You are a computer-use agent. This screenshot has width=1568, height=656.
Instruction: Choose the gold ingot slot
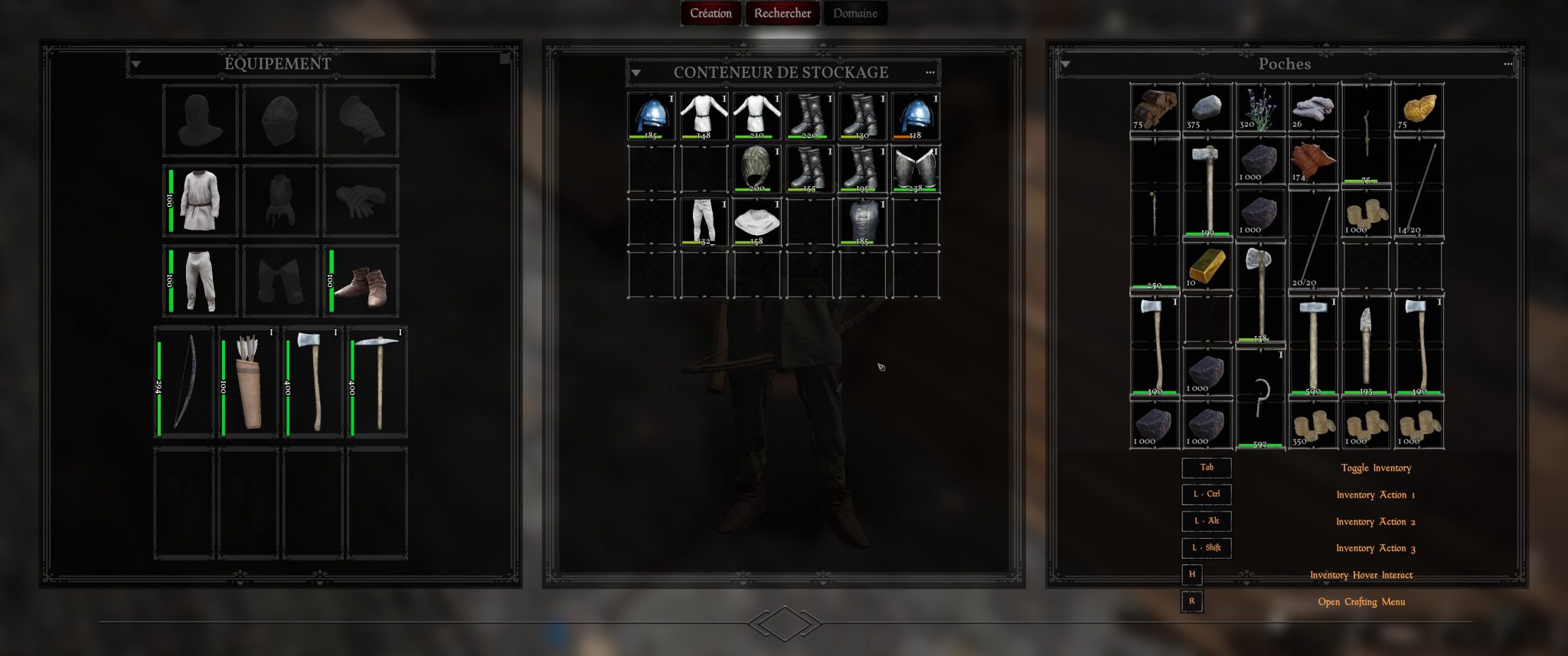click(x=1207, y=267)
